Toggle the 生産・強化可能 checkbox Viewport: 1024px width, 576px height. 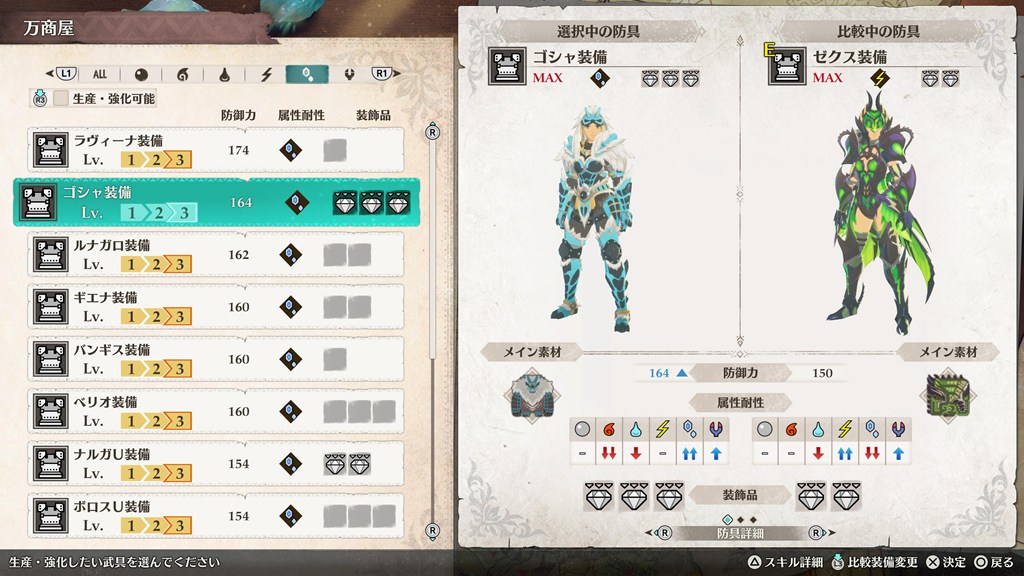click(x=62, y=99)
